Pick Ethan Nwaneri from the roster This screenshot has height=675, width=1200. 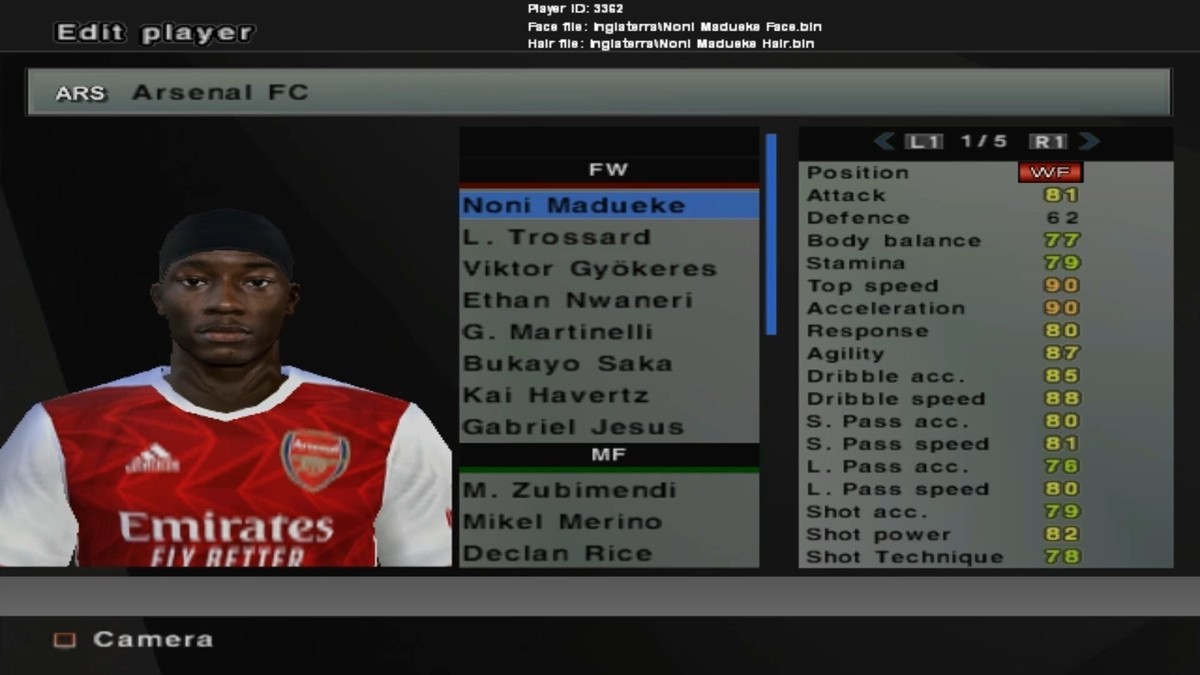click(608, 300)
